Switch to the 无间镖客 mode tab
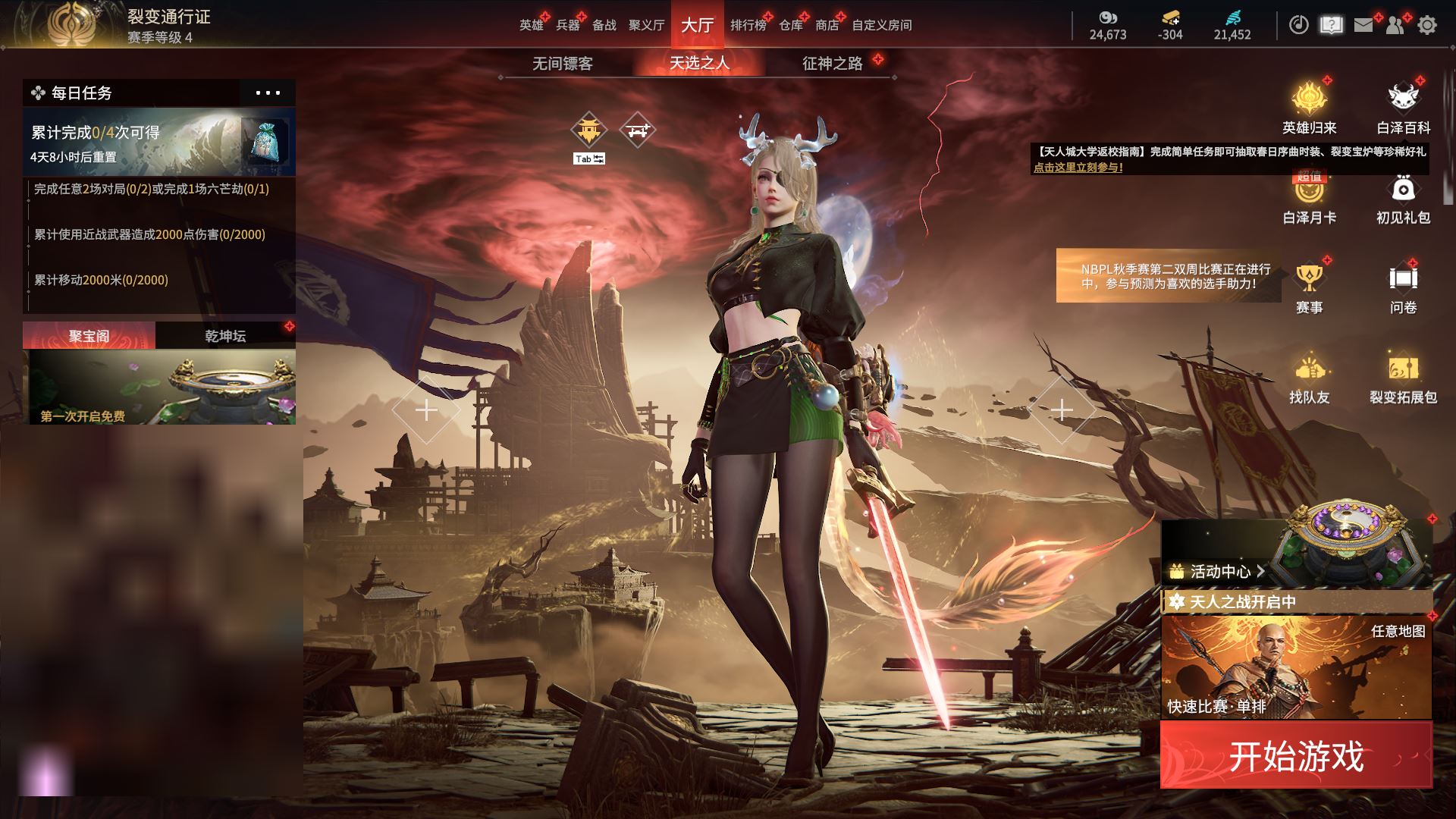 [562, 64]
